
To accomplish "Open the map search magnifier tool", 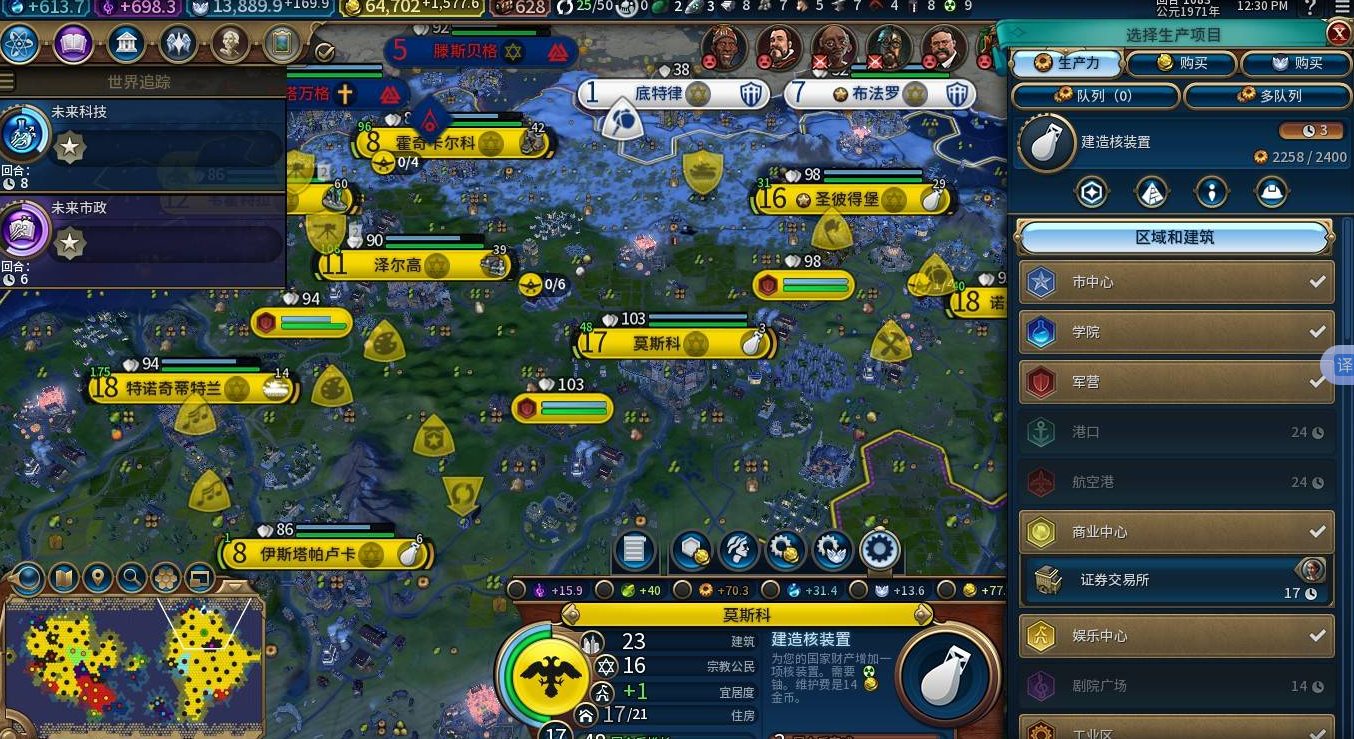I will pyautogui.click(x=131, y=577).
